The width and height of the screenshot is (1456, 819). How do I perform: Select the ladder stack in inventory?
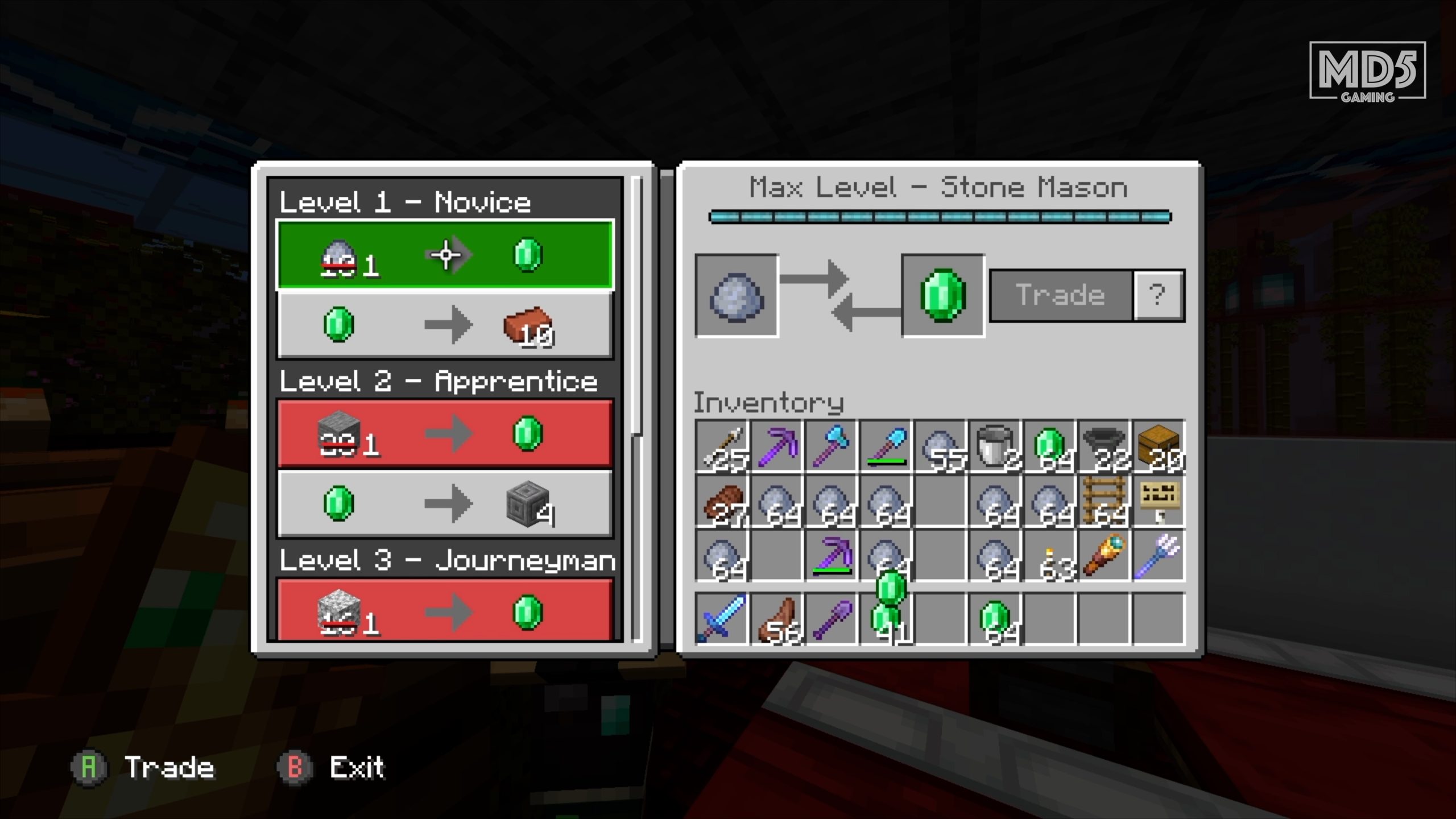click(1105, 502)
